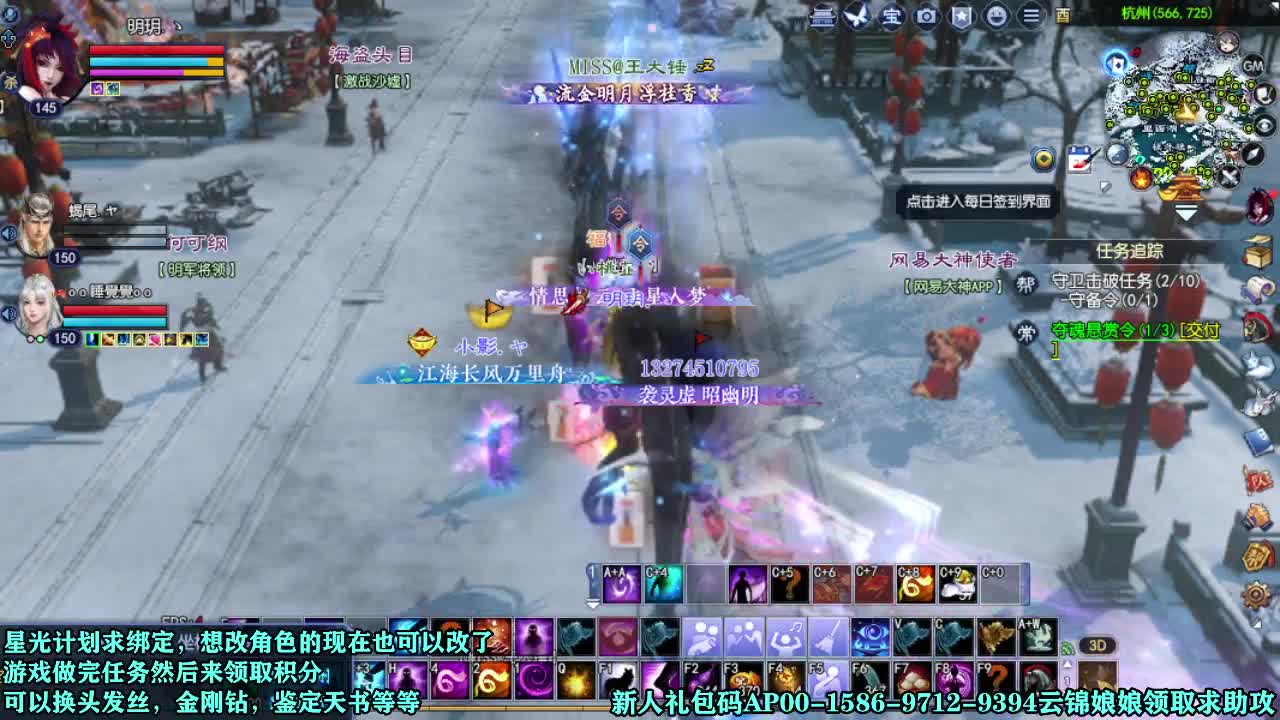The height and width of the screenshot is (720, 1280).
Task: Open the 宝 treasure icon in top toolbar
Action: 891,16
